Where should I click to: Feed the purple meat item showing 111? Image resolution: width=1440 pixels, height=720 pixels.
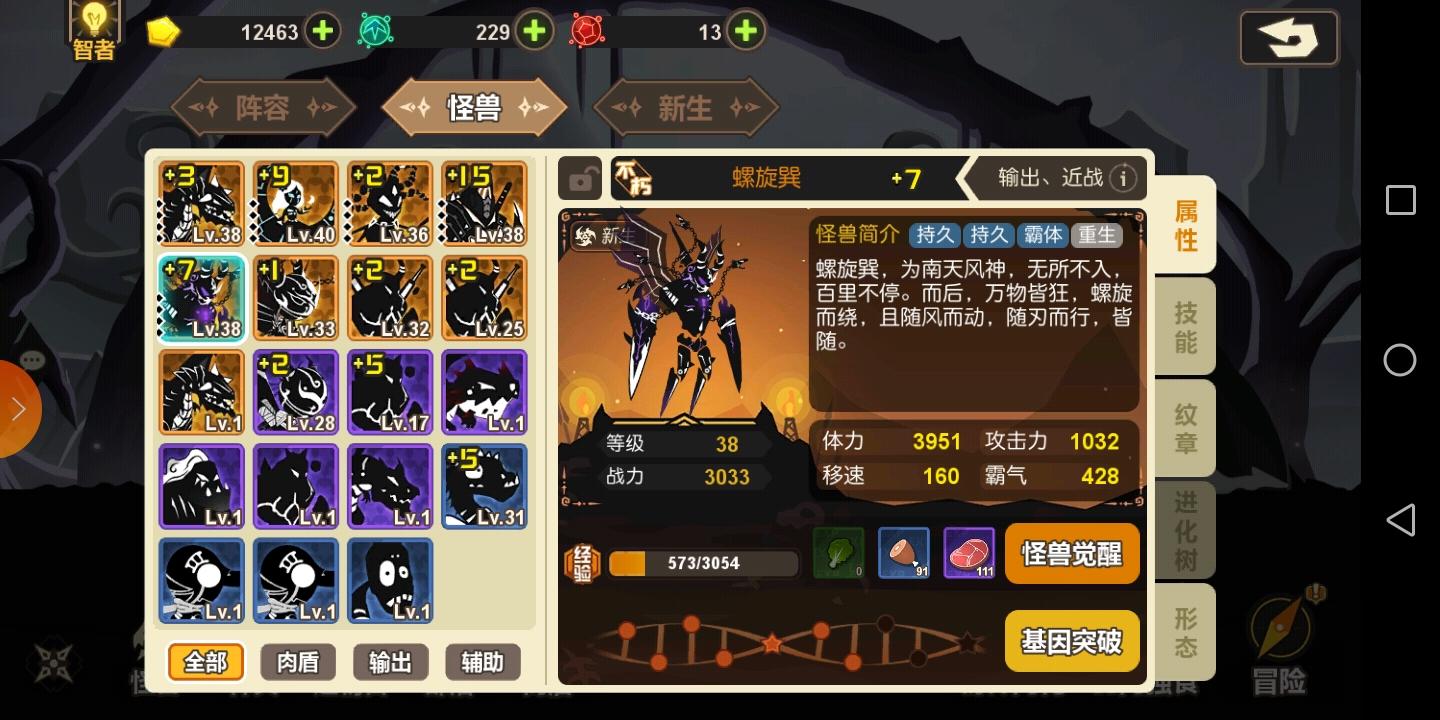coord(968,553)
